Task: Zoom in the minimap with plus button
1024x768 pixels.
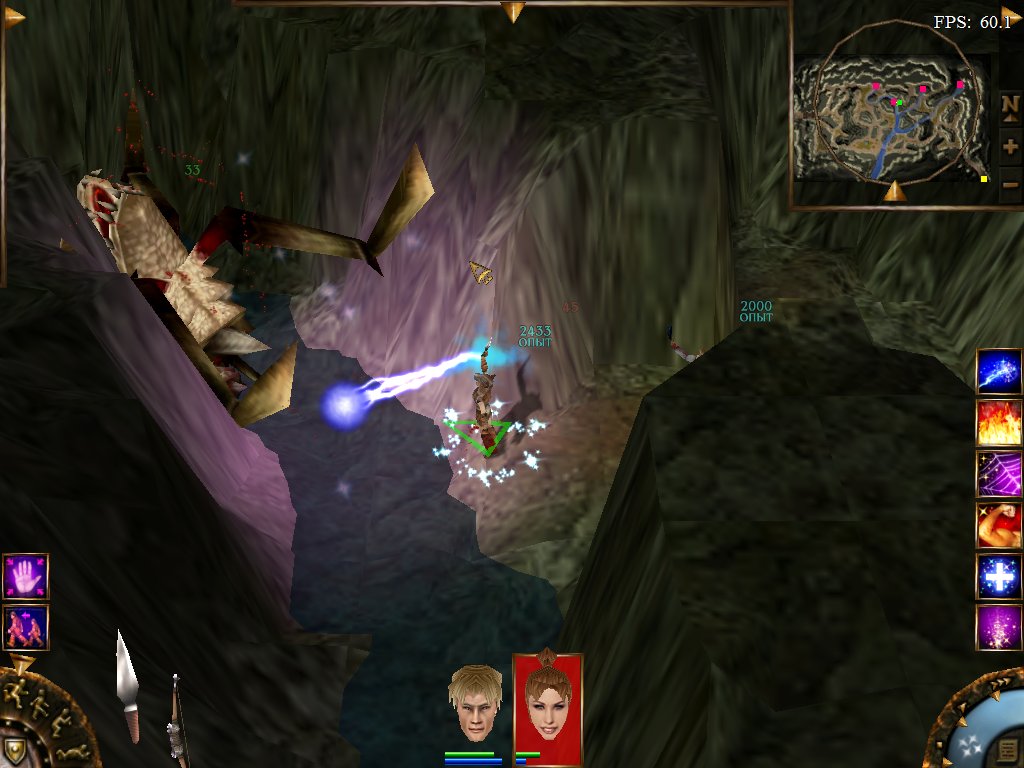Action: tap(1010, 146)
